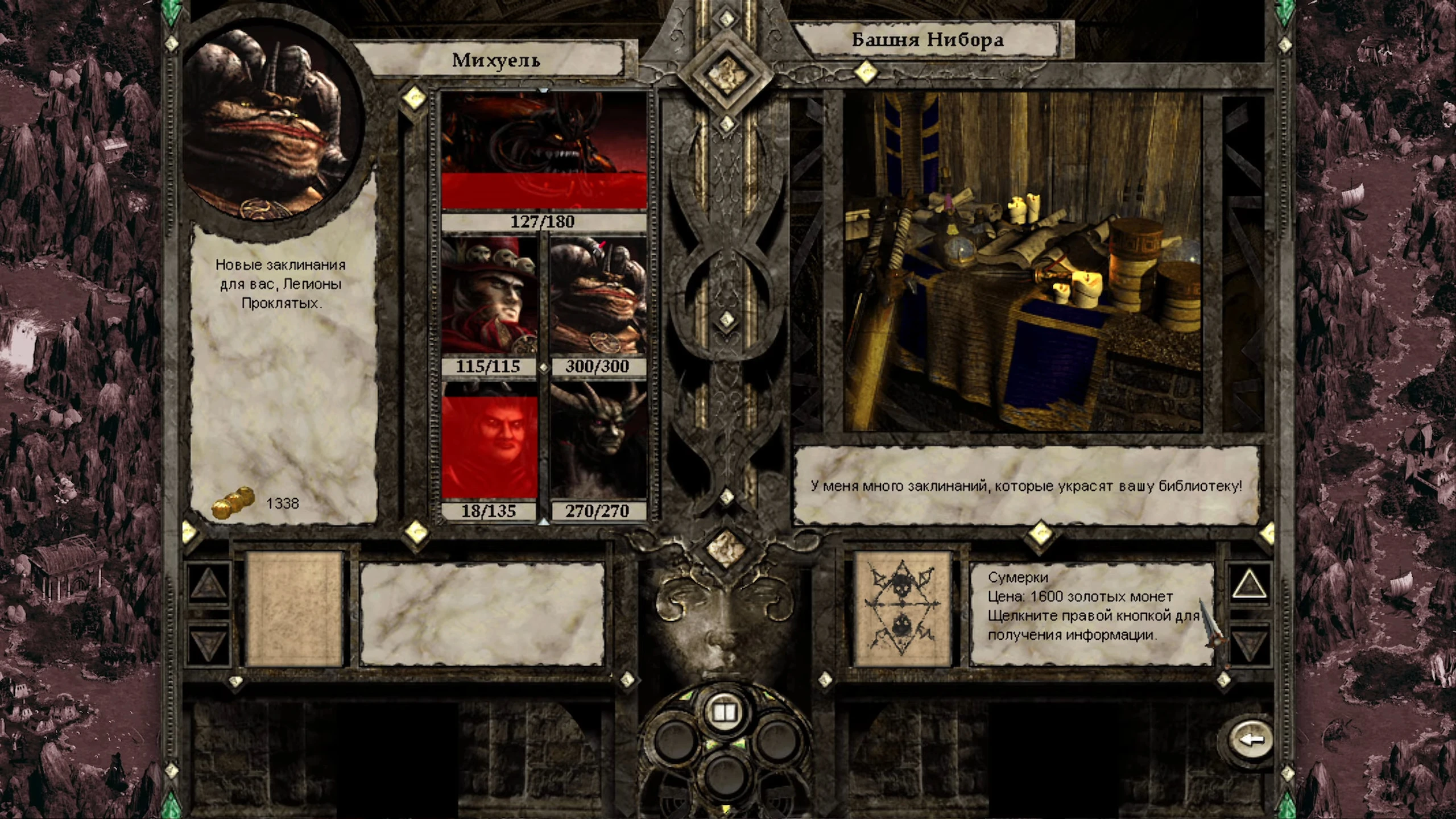Select the horned demon unit with 270/270 health

pos(598,441)
